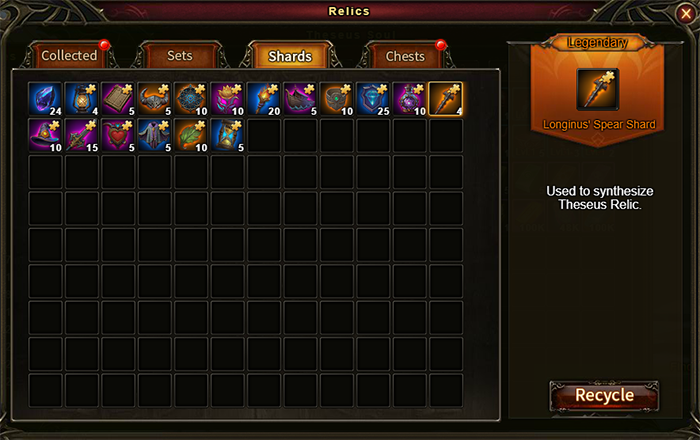This screenshot has height=440, width=700.
Task: Choose the purple wizard hat shard
Action: [46, 135]
